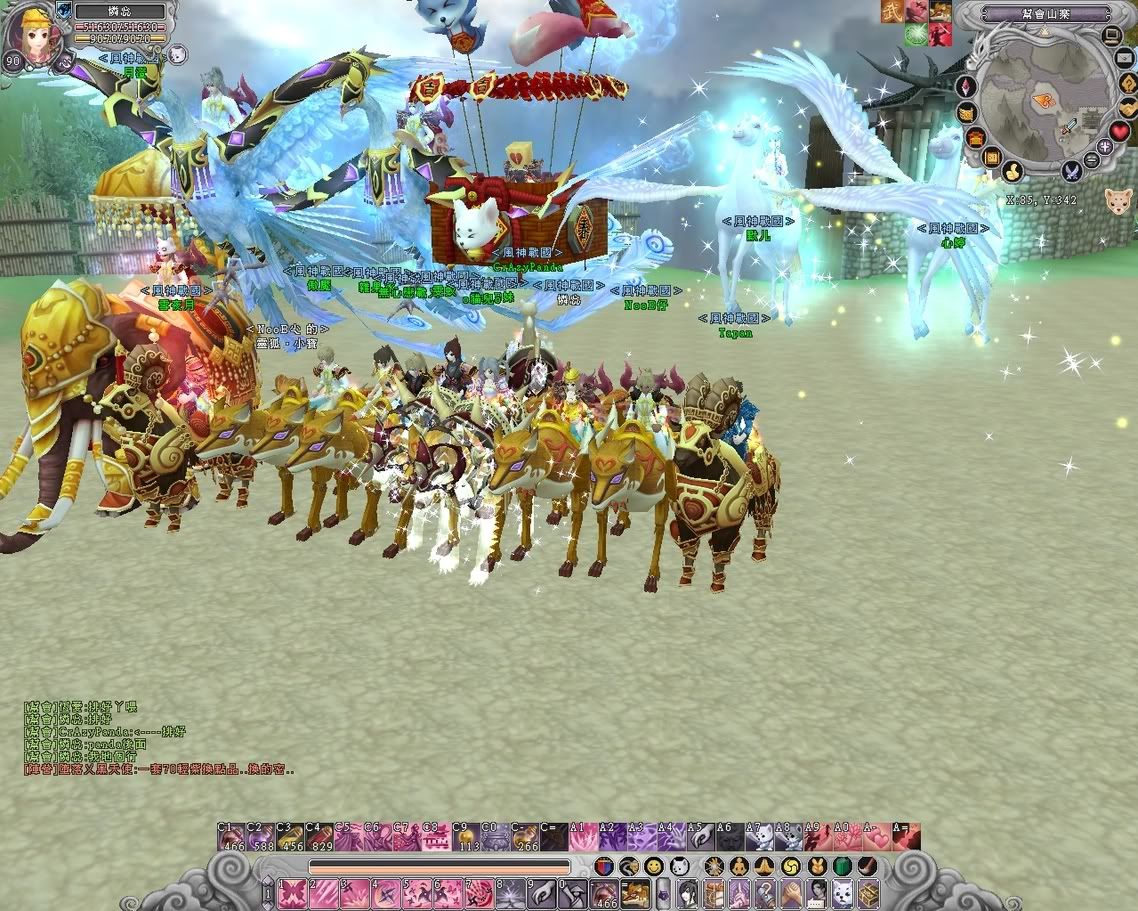Activate the C1 hotbar item with count 466
This screenshot has height=911, width=1138.
tap(231, 838)
